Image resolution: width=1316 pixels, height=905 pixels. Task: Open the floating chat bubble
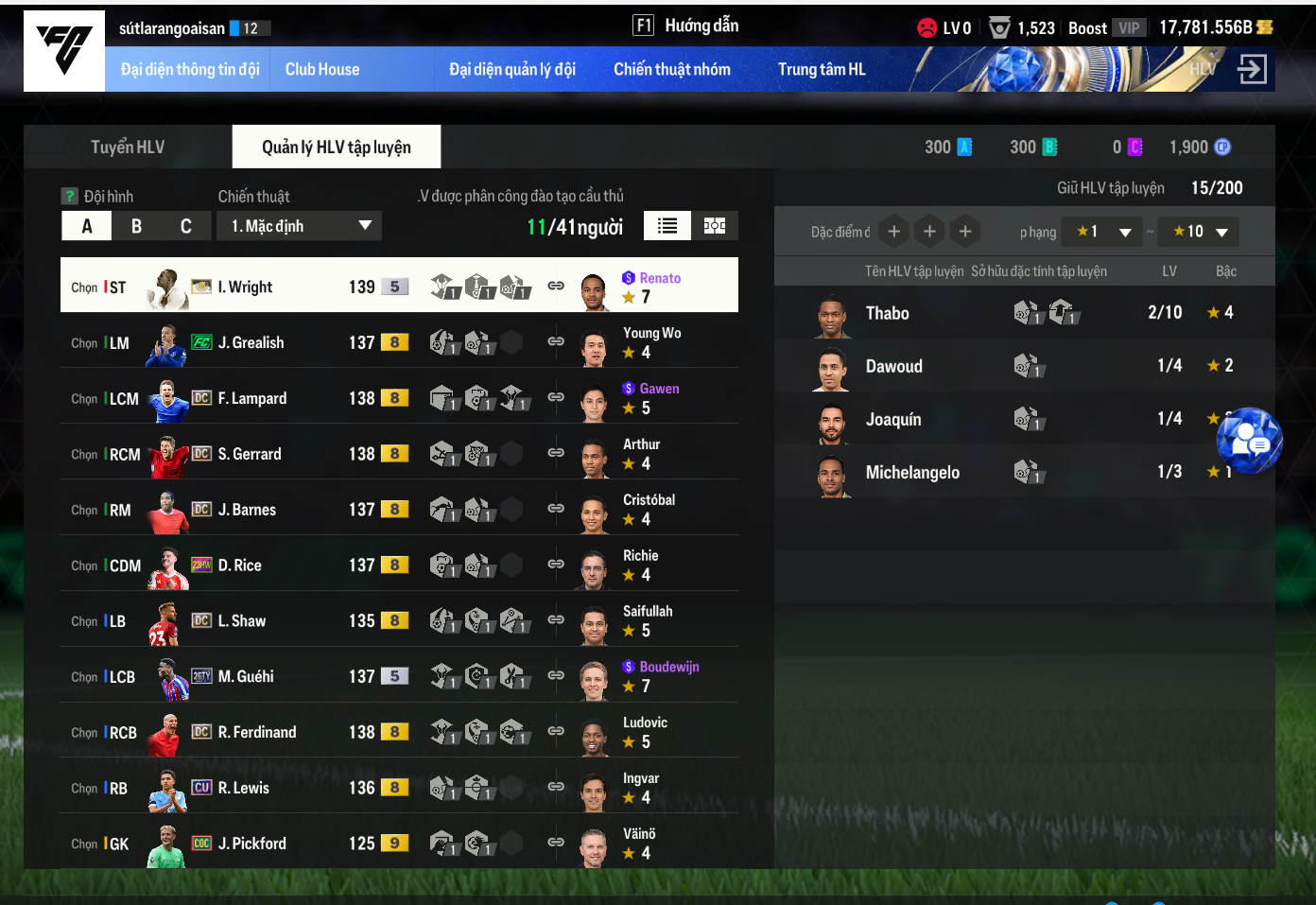pos(1249,440)
